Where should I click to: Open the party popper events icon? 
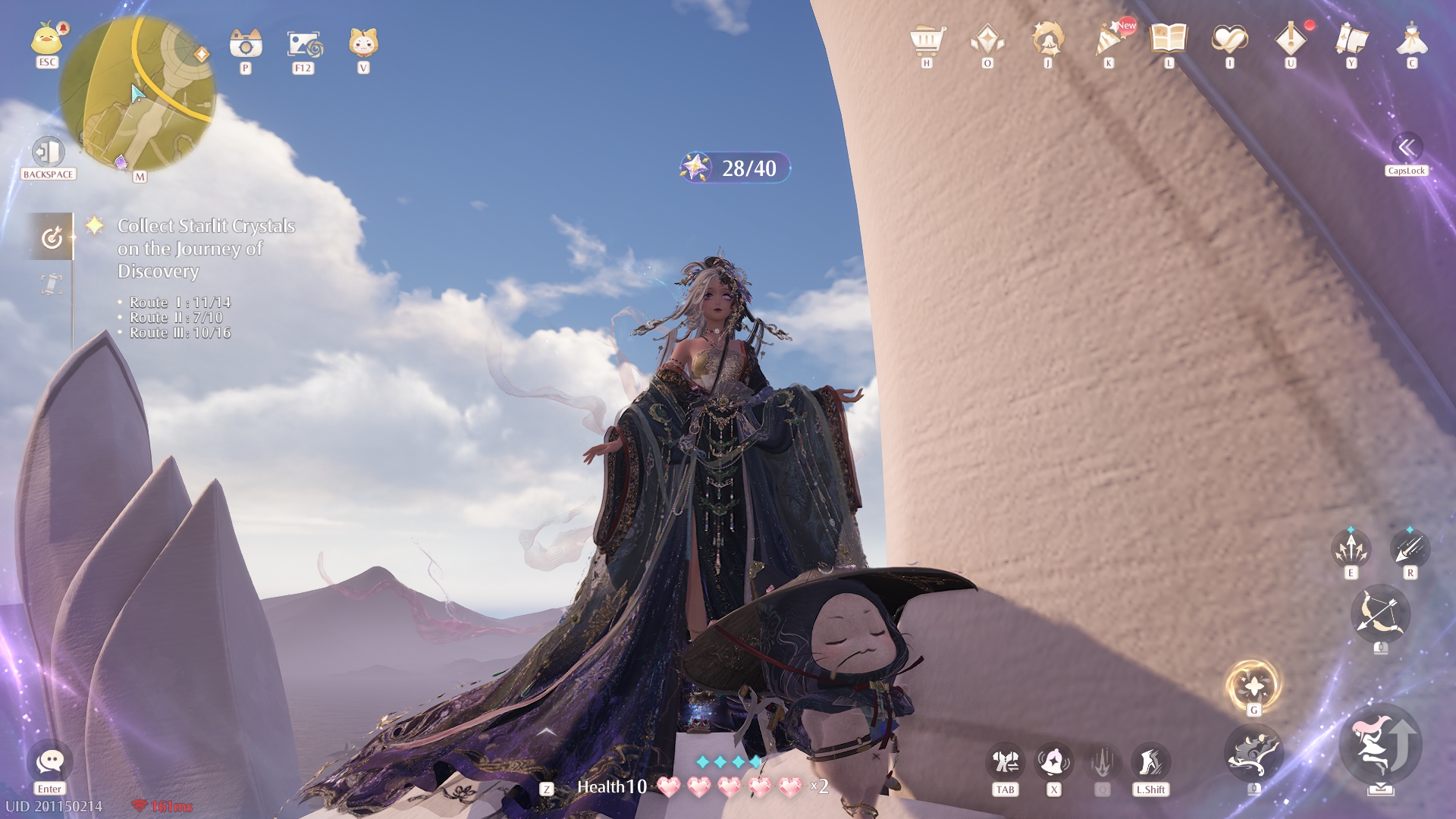click(1109, 39)
